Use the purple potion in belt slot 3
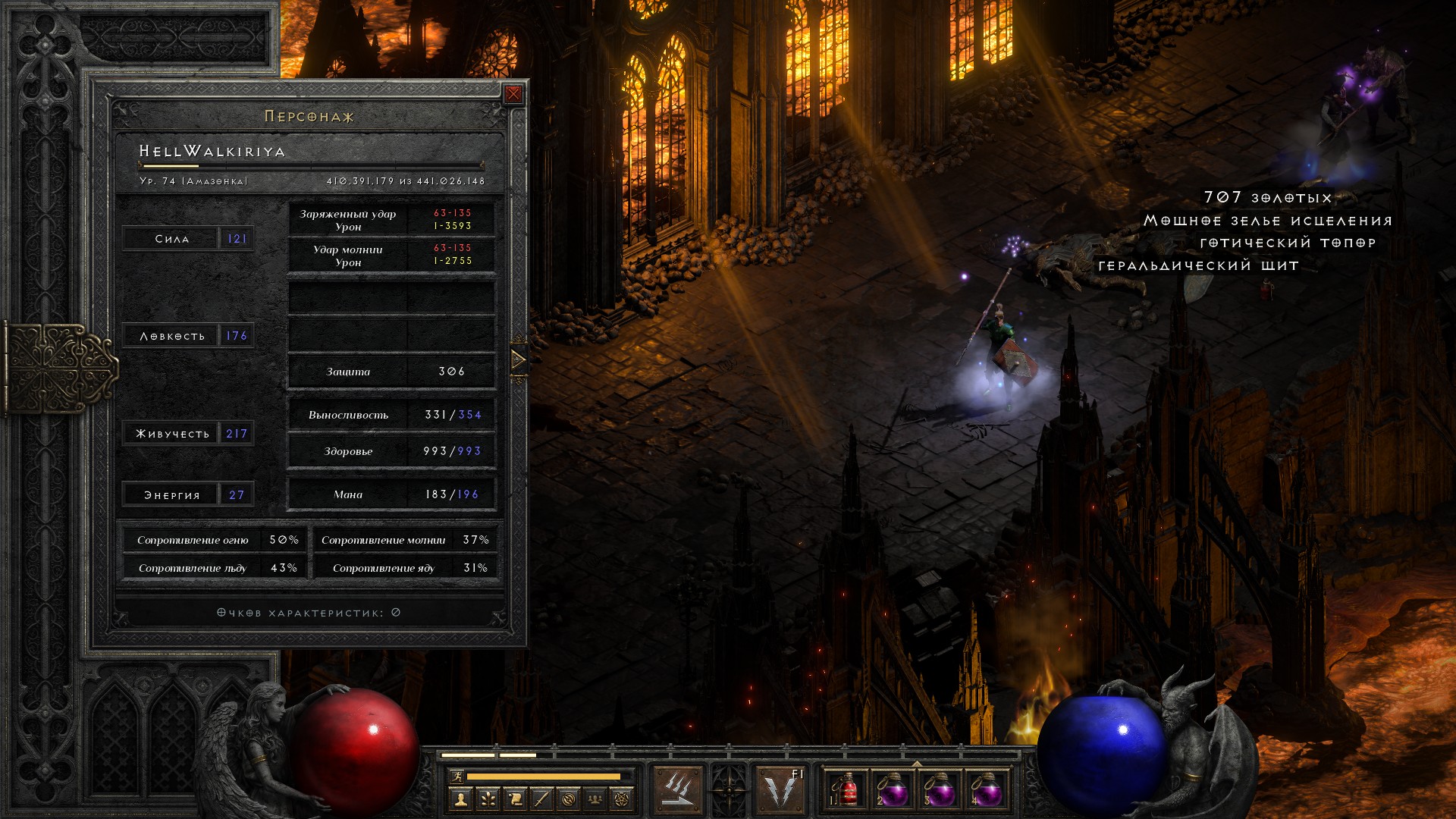The image size is (1456, 819). coord(940,789)
